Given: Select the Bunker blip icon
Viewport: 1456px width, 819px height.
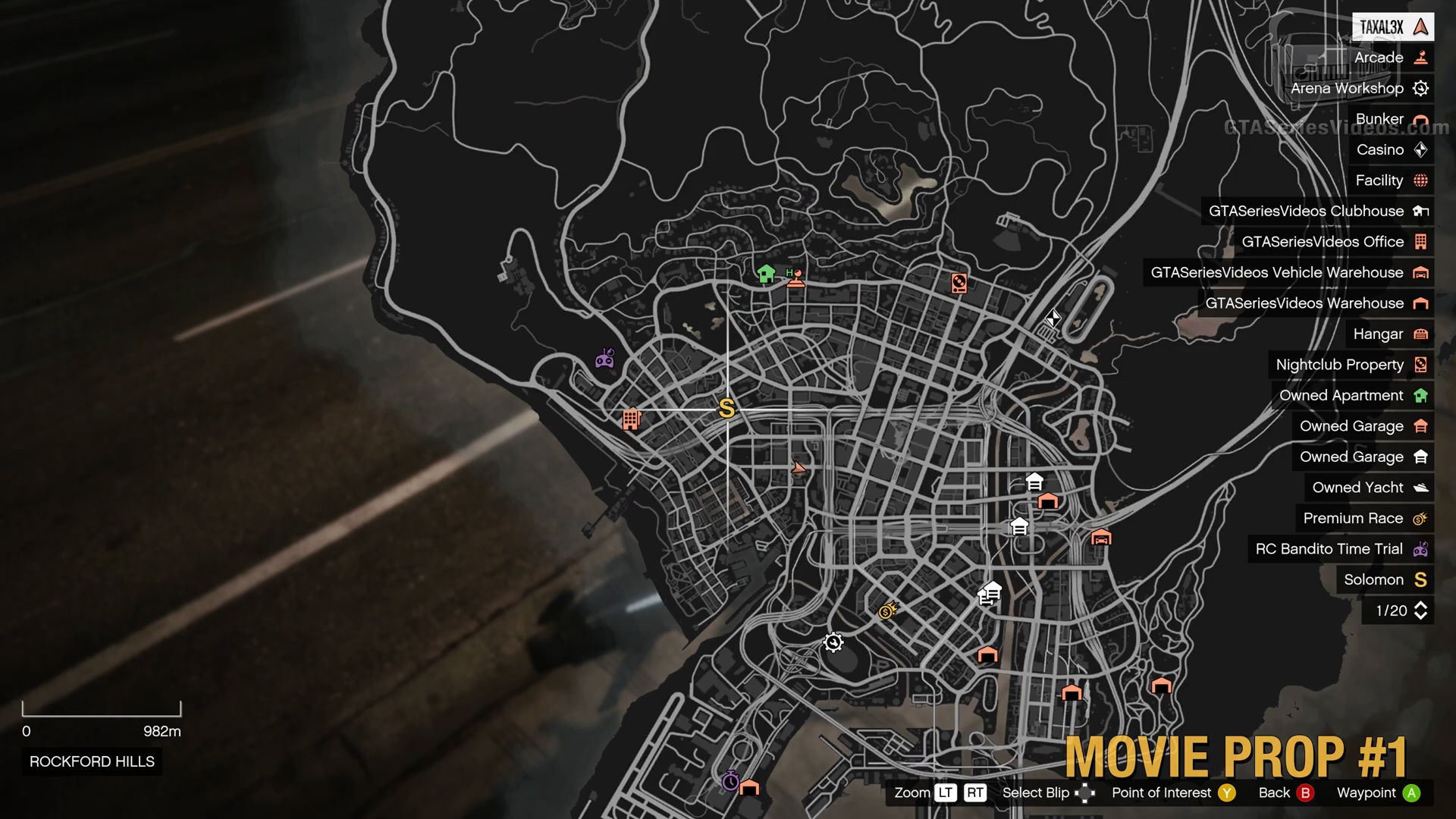Looking at the screenshot, I should point(1421,119).
